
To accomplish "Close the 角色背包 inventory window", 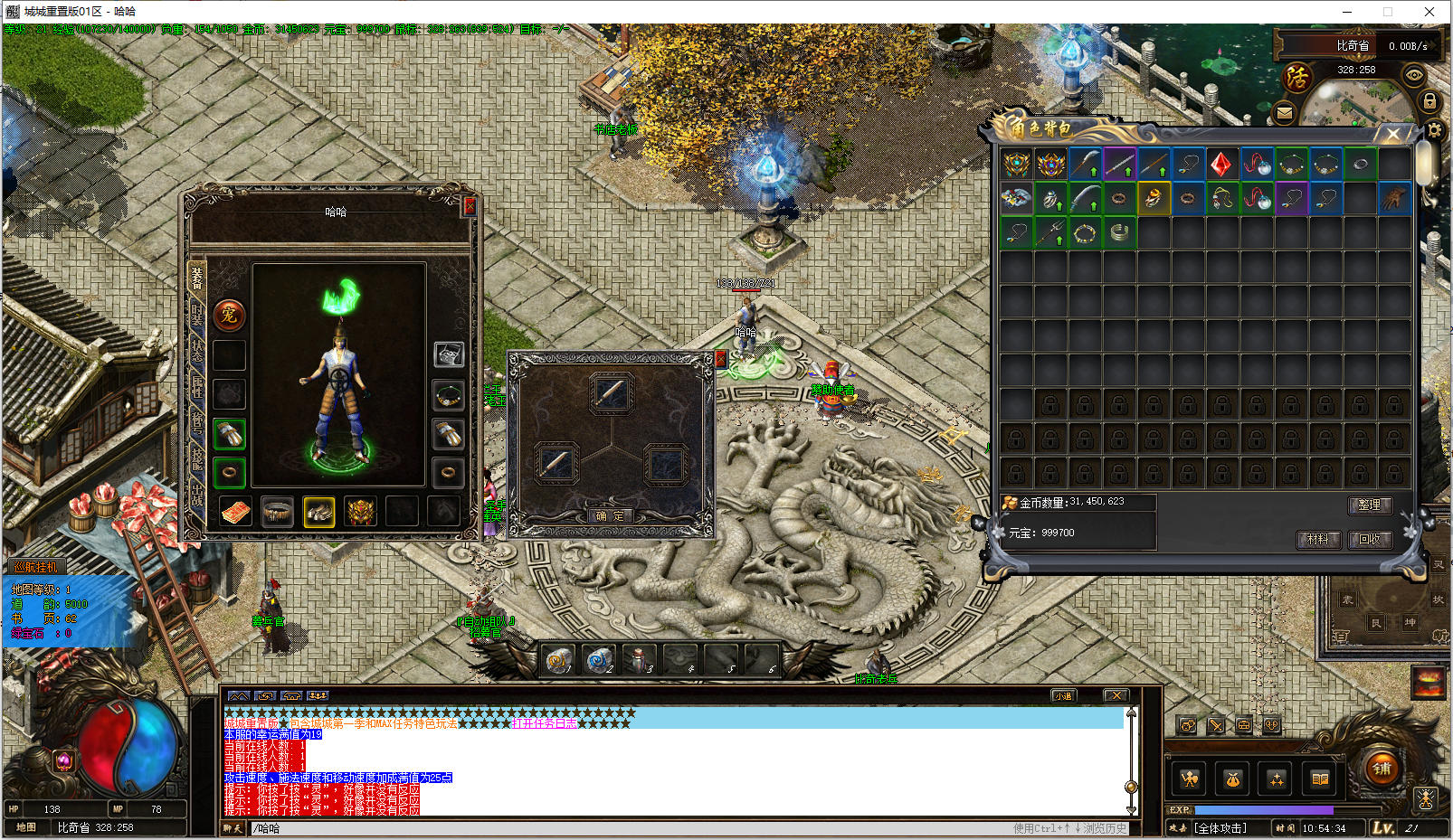I will tap(1393, 135).
